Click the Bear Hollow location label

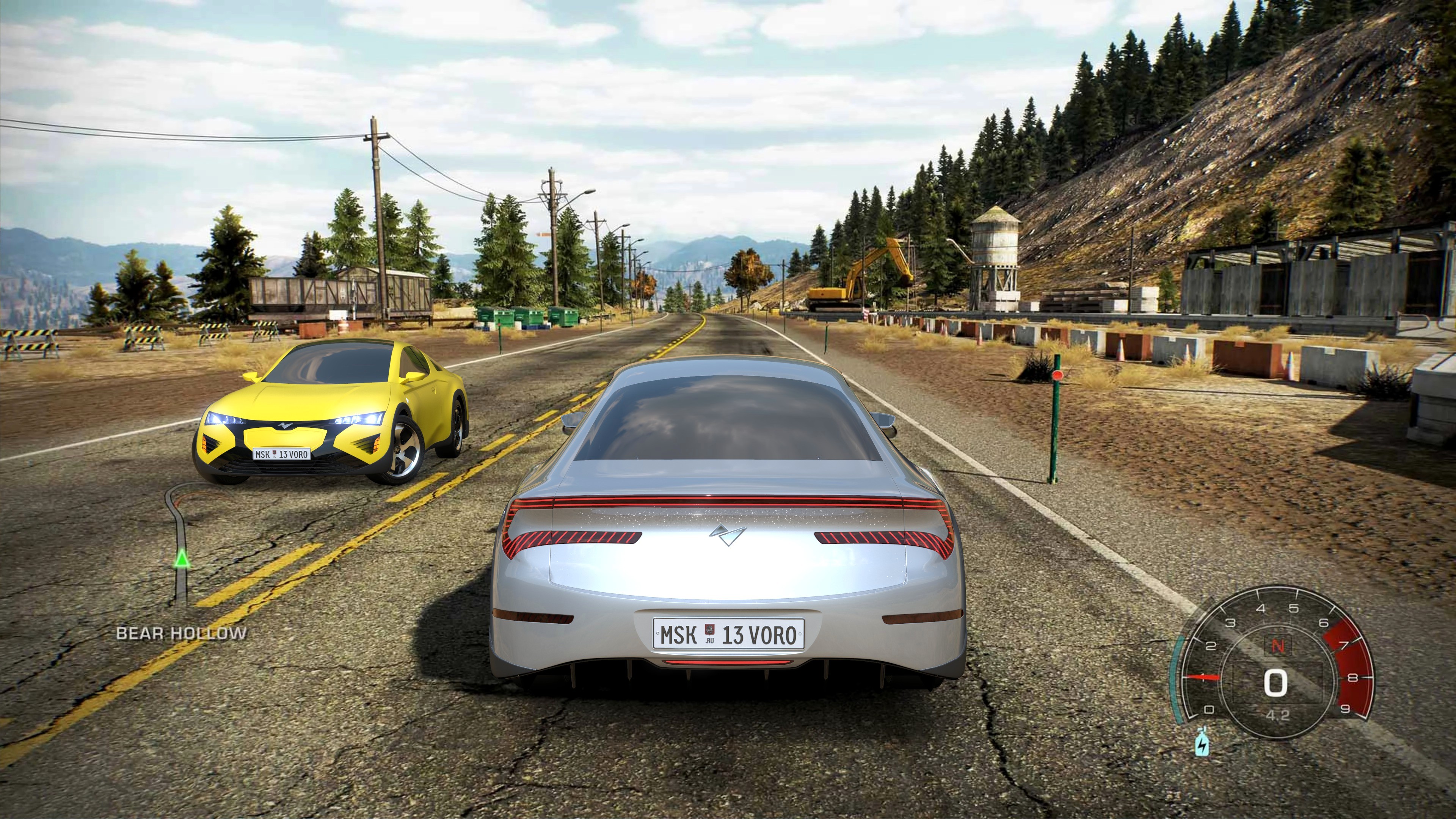182,633
